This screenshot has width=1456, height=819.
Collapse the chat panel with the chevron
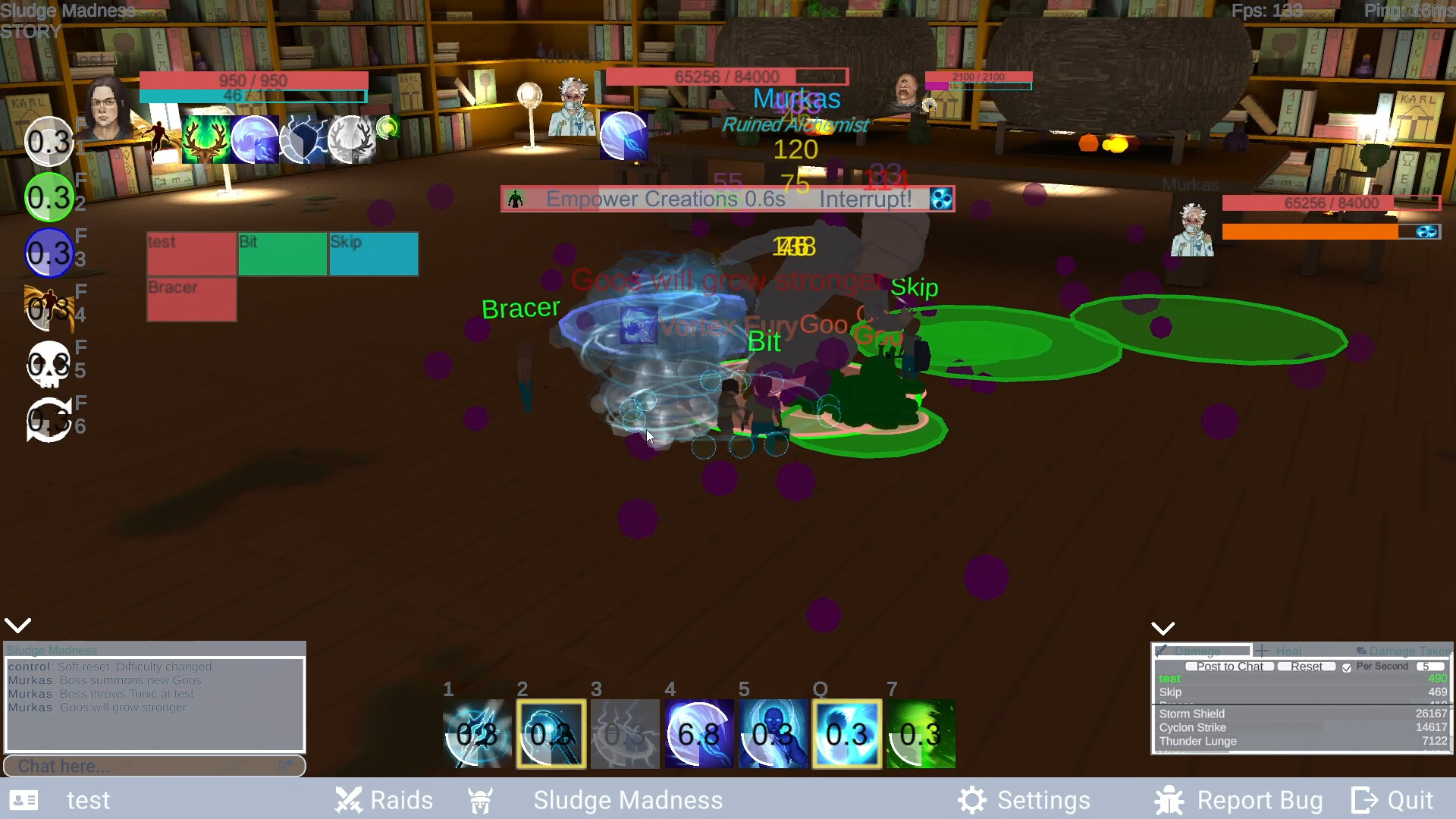click(x=17, y=624)
